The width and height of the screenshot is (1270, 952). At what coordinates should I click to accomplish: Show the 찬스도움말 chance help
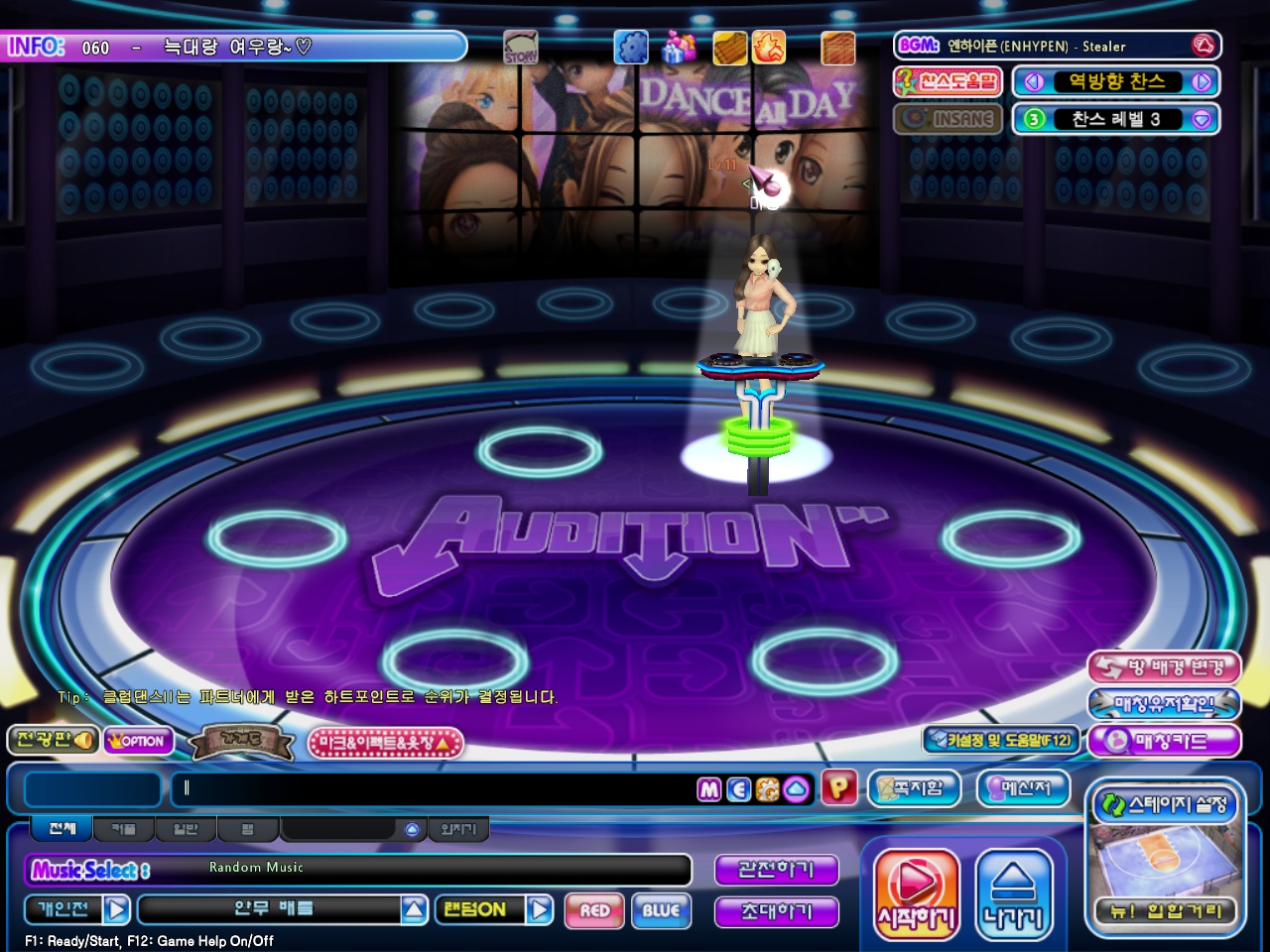949,82
